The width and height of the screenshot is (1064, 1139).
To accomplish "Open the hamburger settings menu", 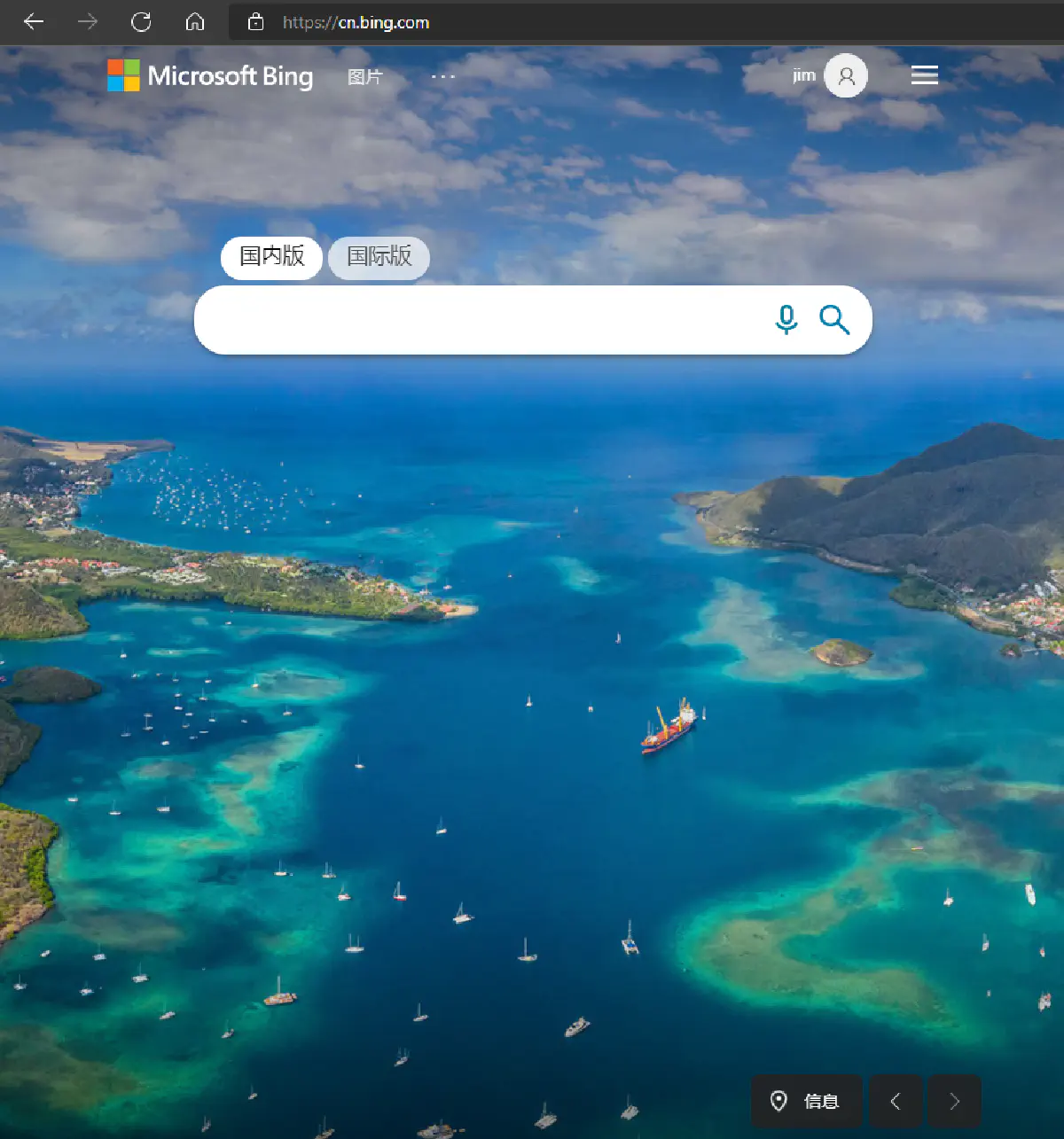I will 924,75.
